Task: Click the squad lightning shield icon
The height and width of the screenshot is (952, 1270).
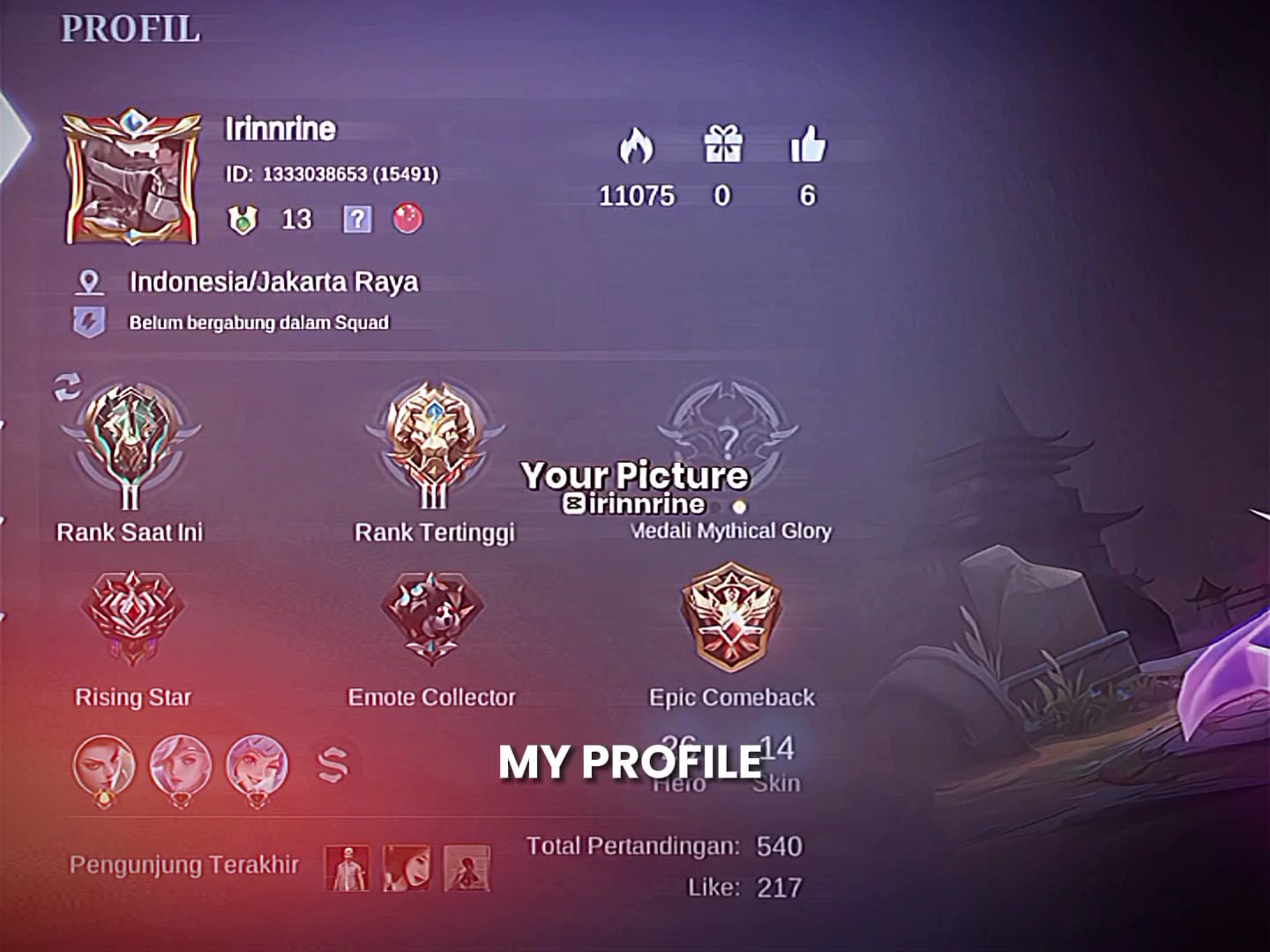Action: 88,322
